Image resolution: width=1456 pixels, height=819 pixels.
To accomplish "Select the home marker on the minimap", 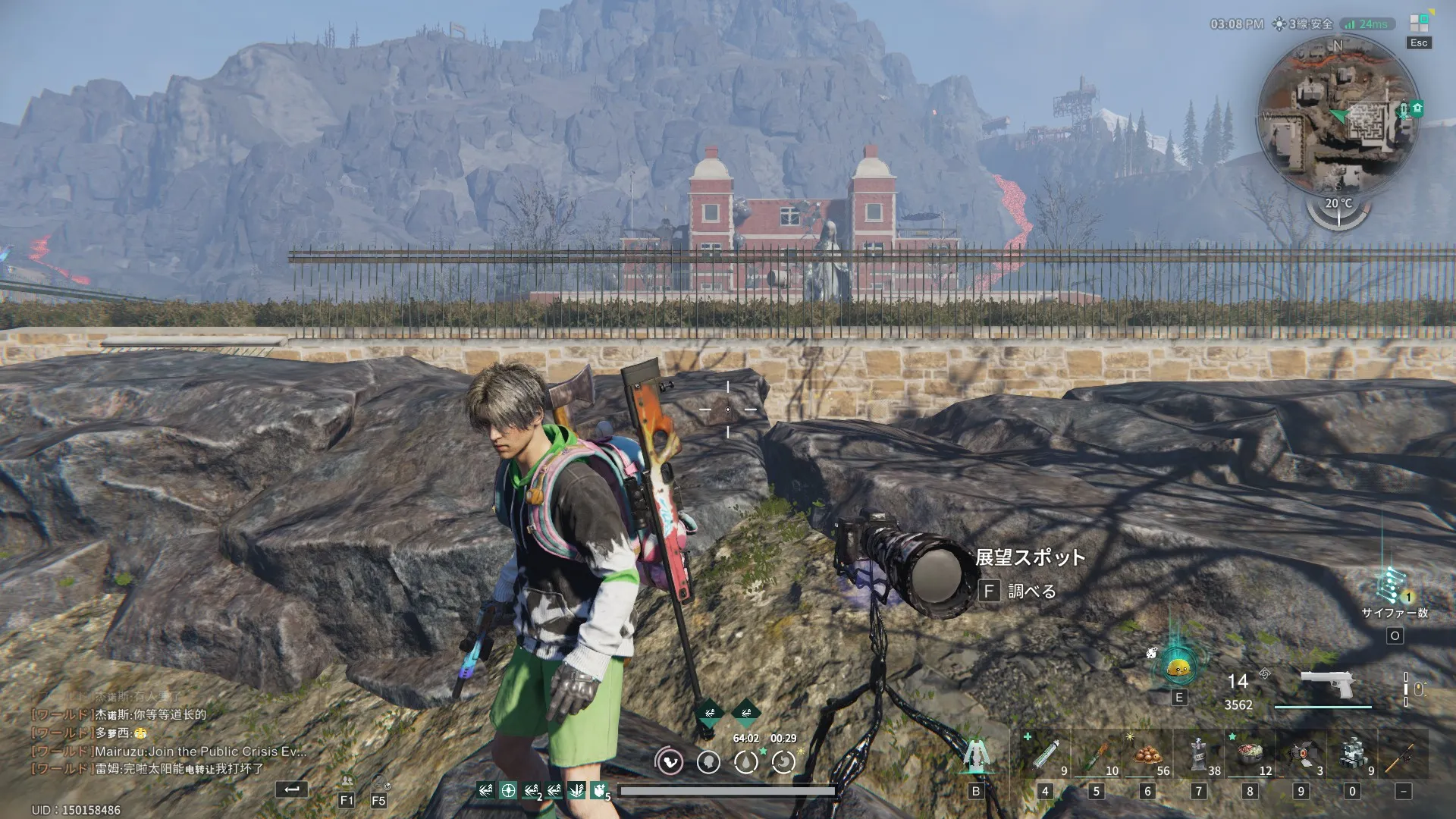I will coord(1417,108).
